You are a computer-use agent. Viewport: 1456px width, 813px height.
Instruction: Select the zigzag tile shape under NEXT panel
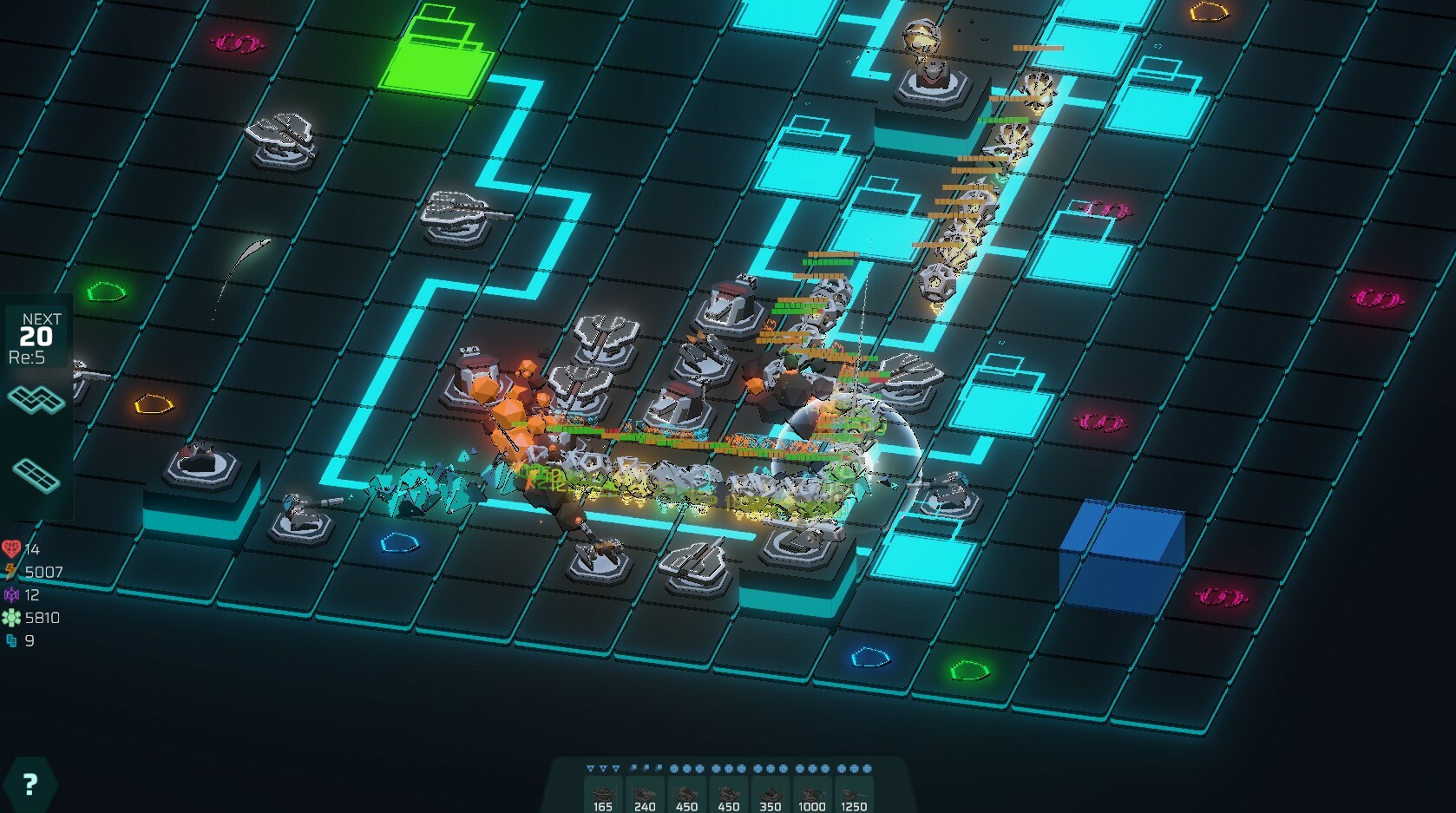click(x=36, y=401)
